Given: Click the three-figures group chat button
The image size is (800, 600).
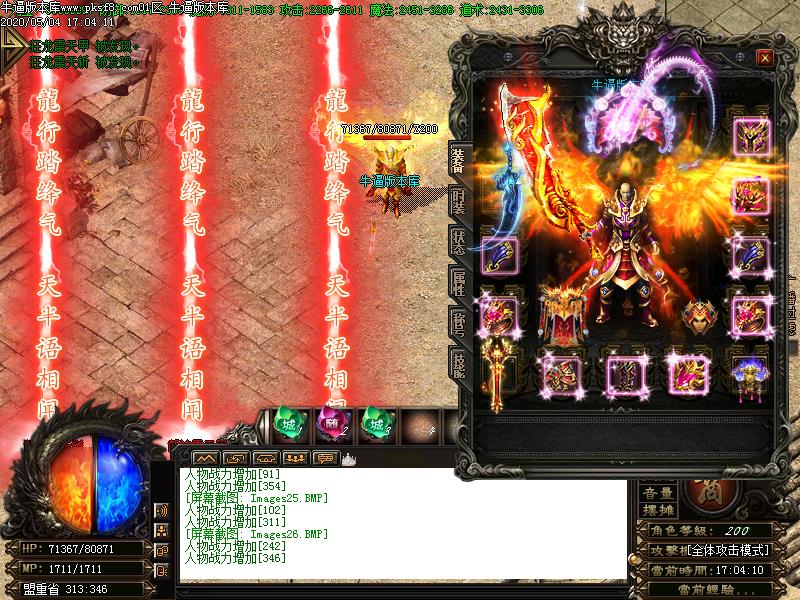Looking at the screenshot, I should (x=296, y=458).
